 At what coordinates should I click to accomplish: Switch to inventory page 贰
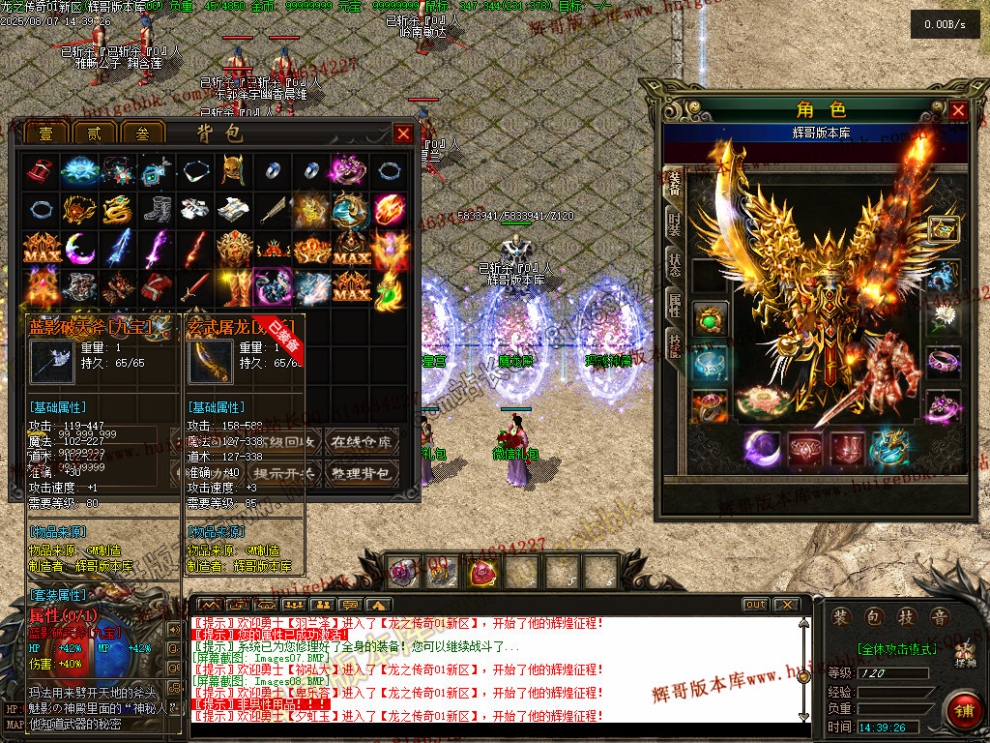[x=93, y=133]
